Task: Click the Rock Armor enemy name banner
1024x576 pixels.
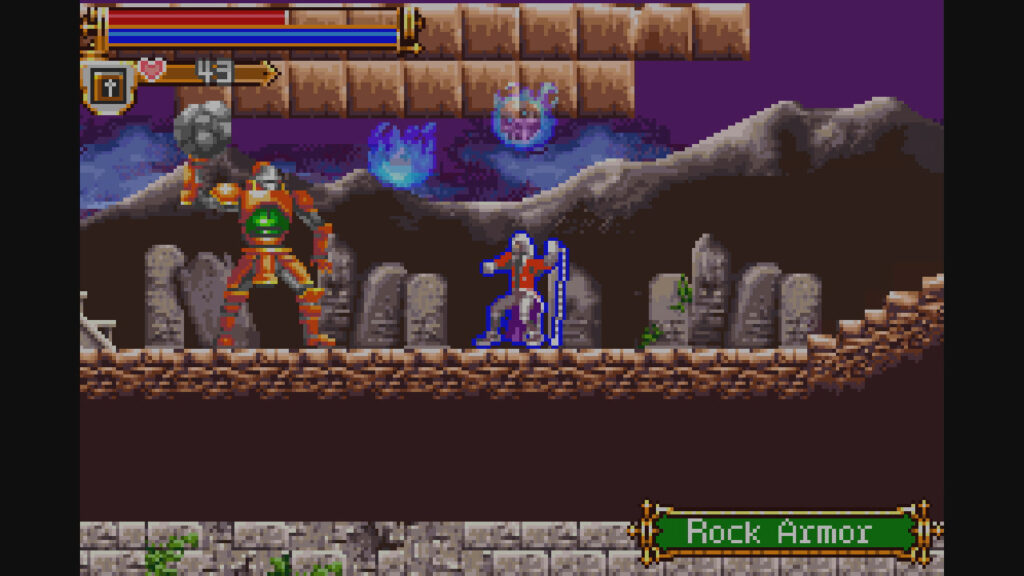Action: [x=780, y=531]
